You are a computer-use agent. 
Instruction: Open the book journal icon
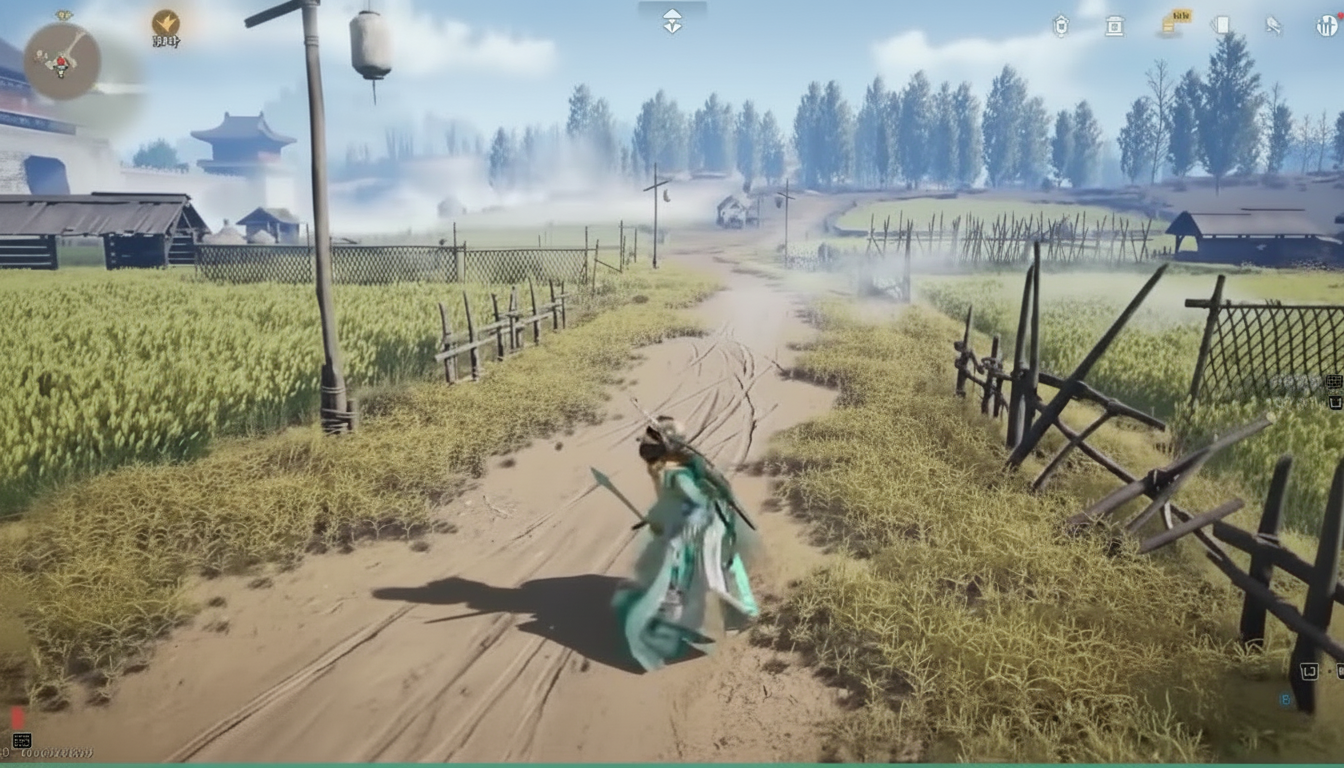click(1221, 25)
